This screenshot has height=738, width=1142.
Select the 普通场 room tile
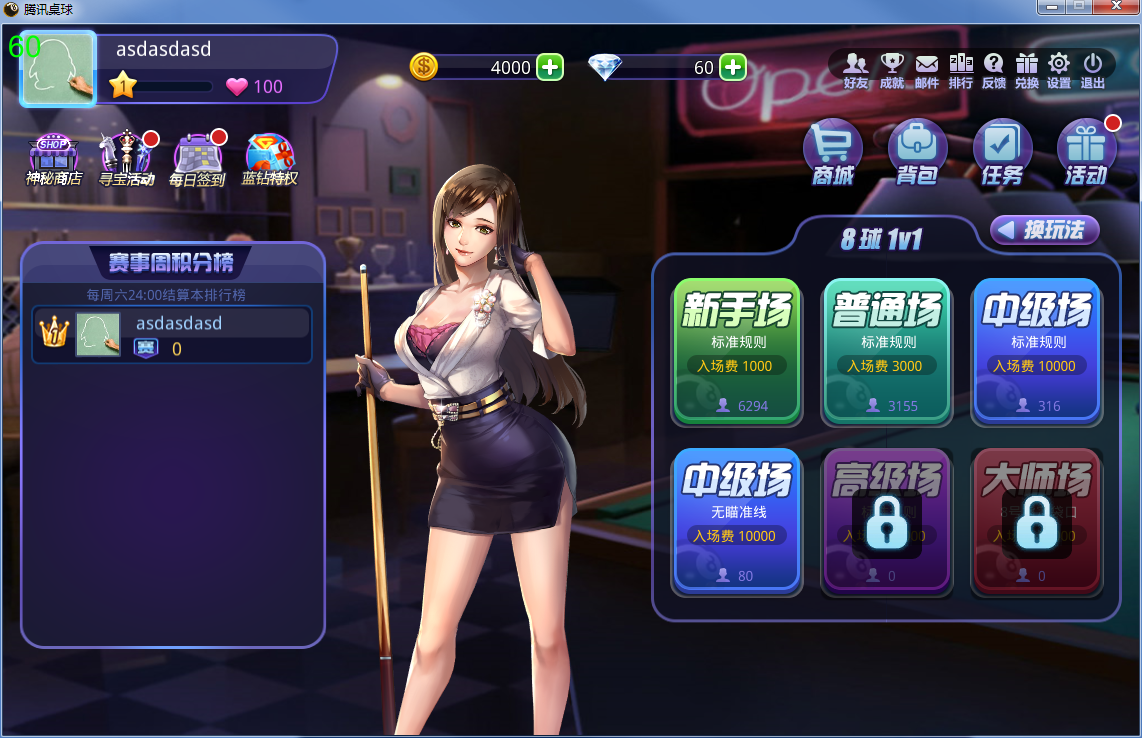coord(887,350)
